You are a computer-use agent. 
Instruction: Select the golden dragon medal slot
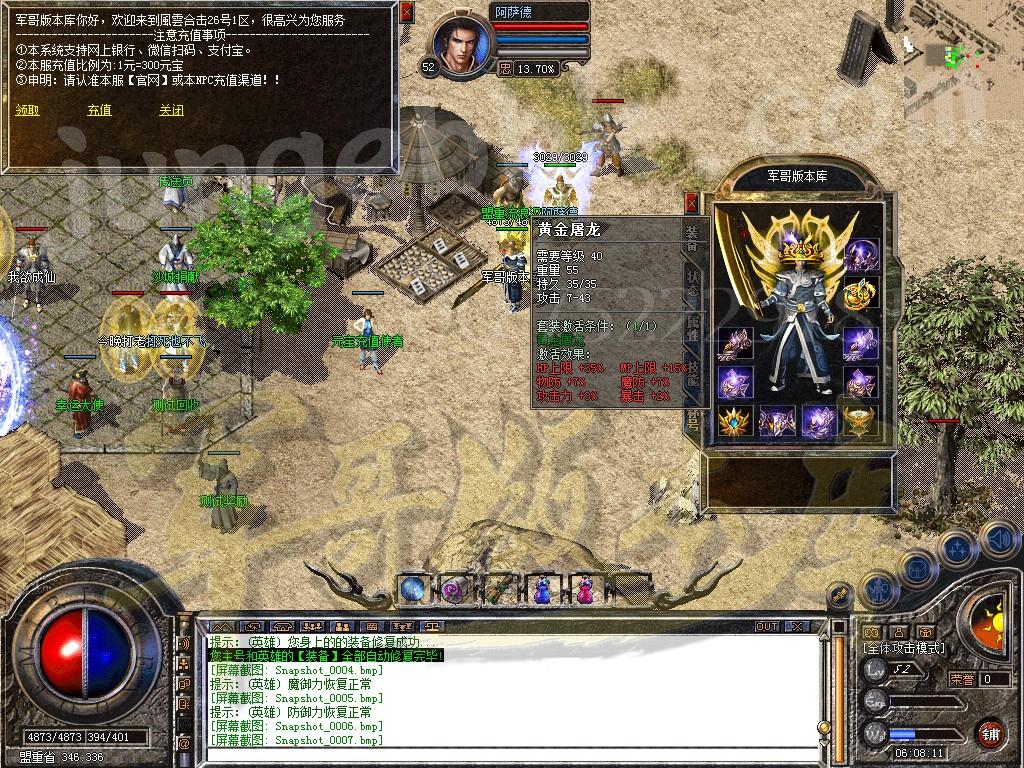pos(860,294)
